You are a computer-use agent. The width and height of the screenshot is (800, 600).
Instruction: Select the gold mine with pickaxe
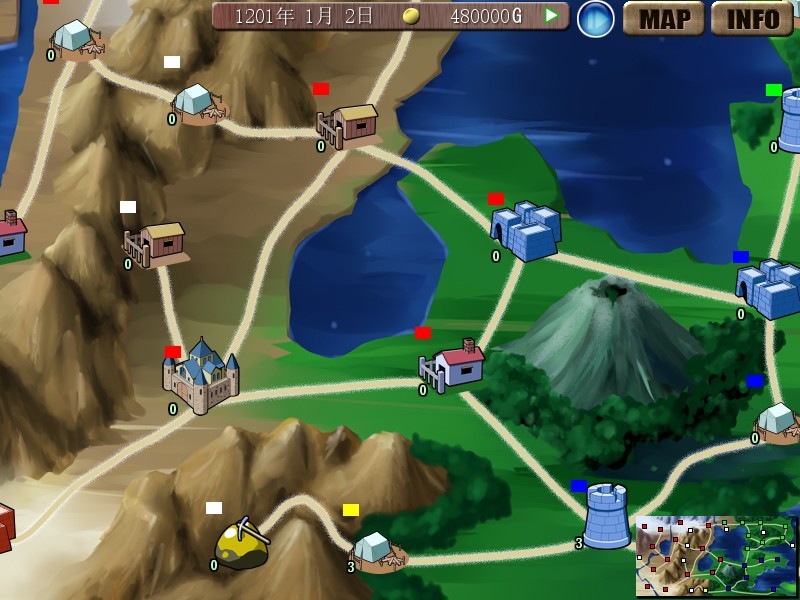pyautogui.click(x=241, y=545)
